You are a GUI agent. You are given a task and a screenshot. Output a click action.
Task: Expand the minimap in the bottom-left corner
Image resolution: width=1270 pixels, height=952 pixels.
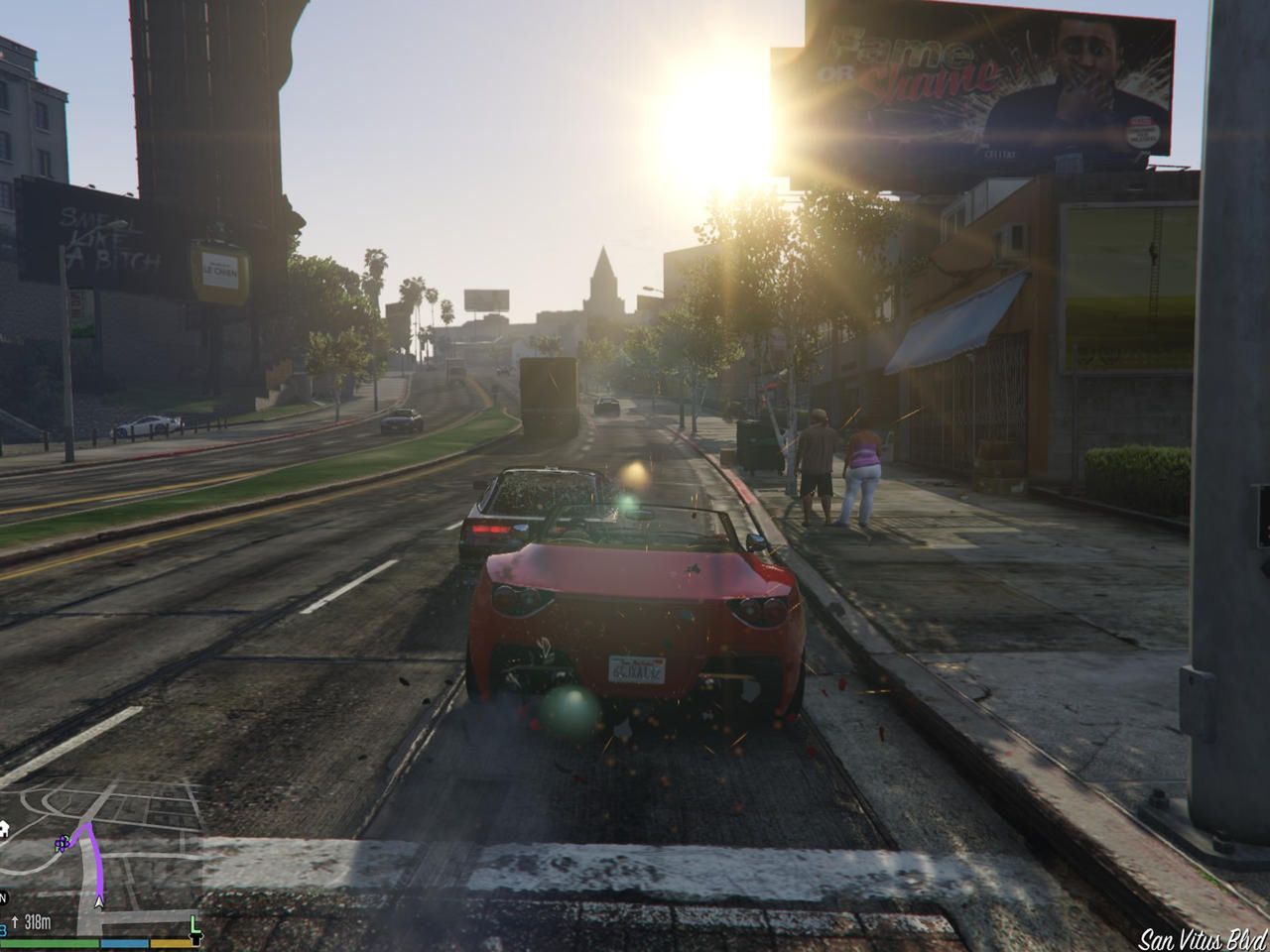coord(99,863)
